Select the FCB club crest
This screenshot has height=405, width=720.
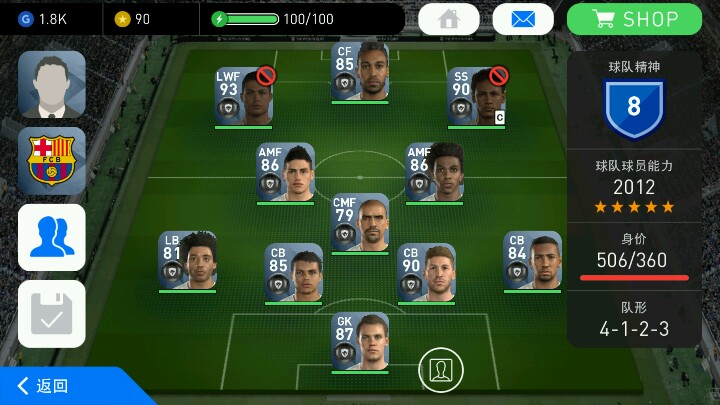[x=51, y=160]
